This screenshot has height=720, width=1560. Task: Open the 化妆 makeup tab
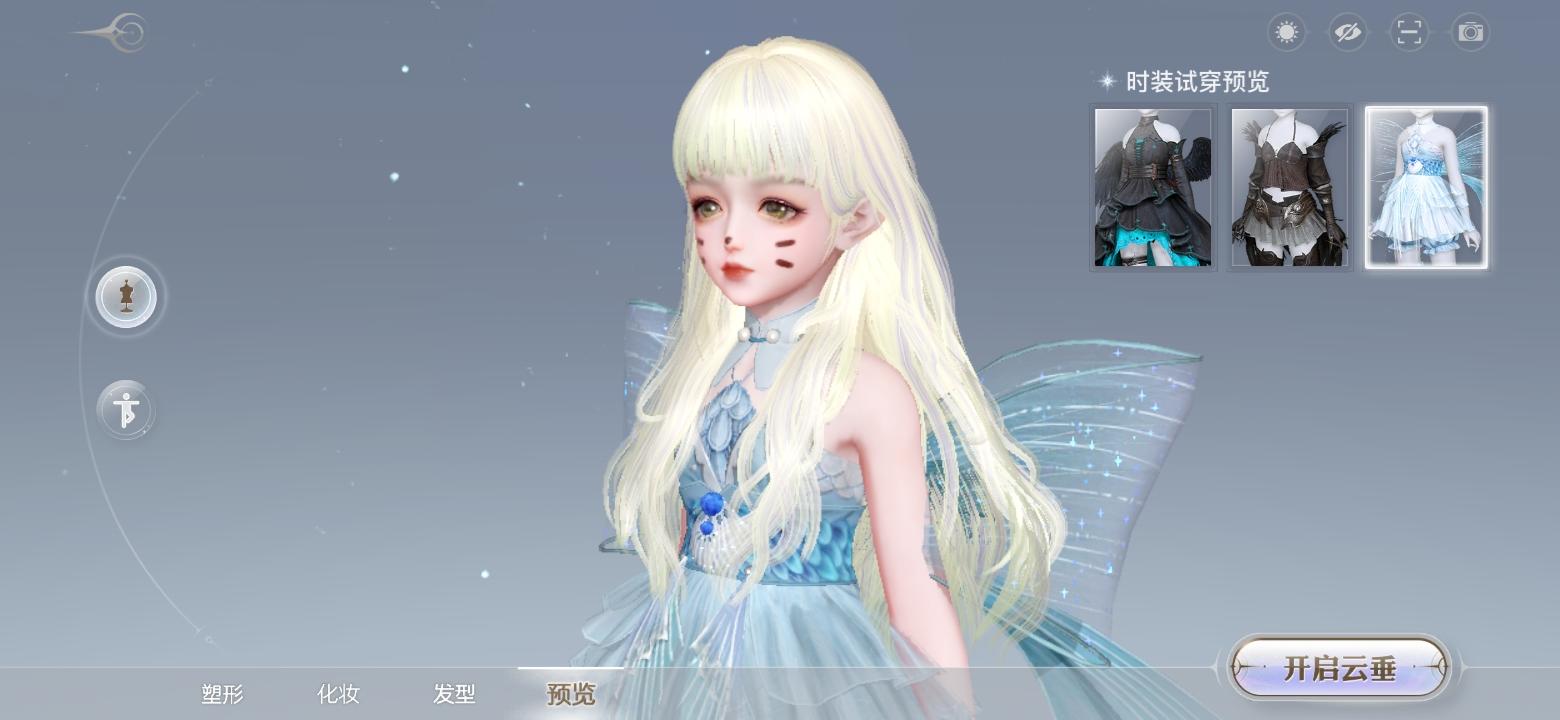(x=339, y=693)
